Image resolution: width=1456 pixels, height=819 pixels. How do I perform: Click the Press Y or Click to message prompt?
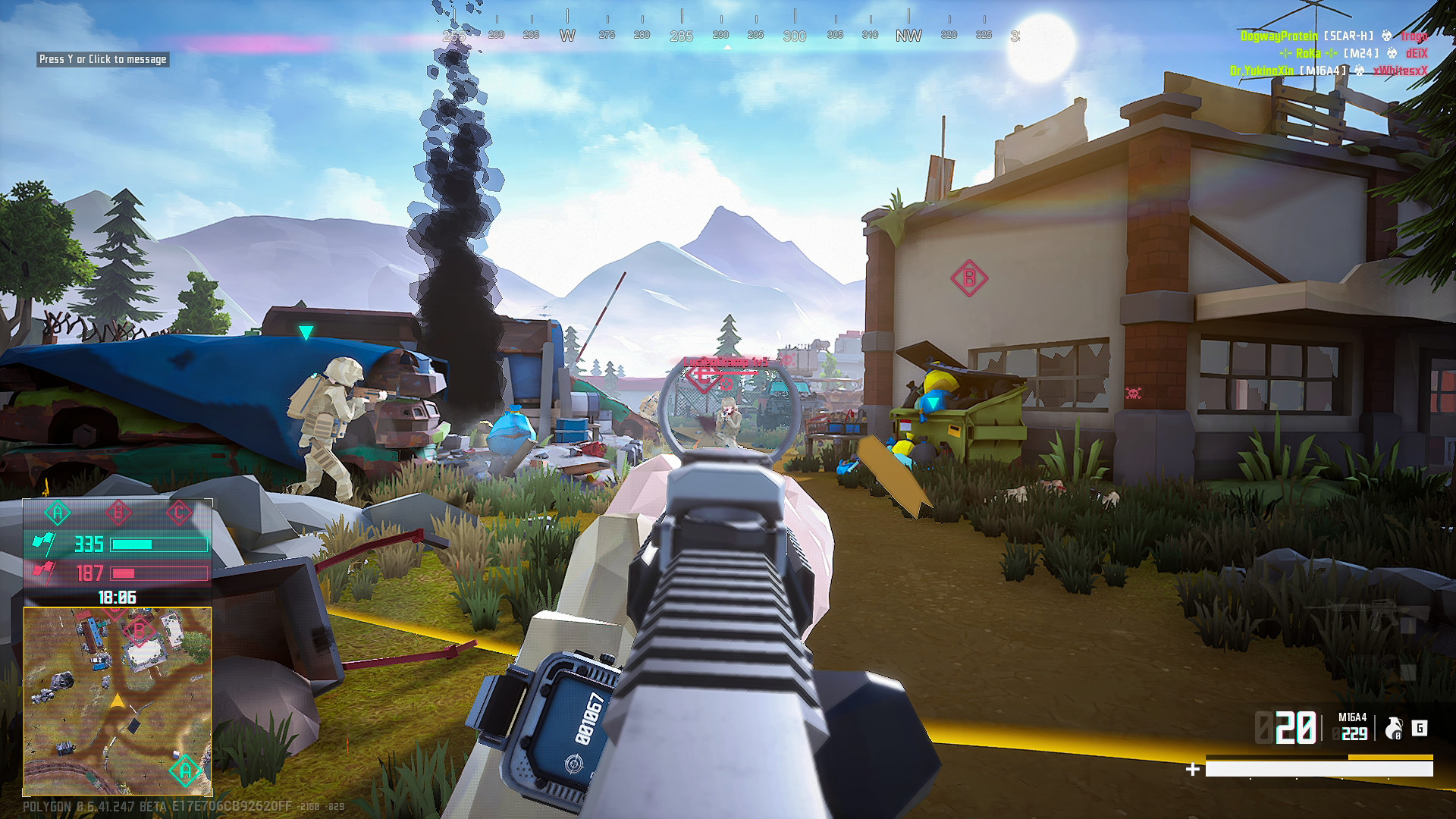pos(102,58)
